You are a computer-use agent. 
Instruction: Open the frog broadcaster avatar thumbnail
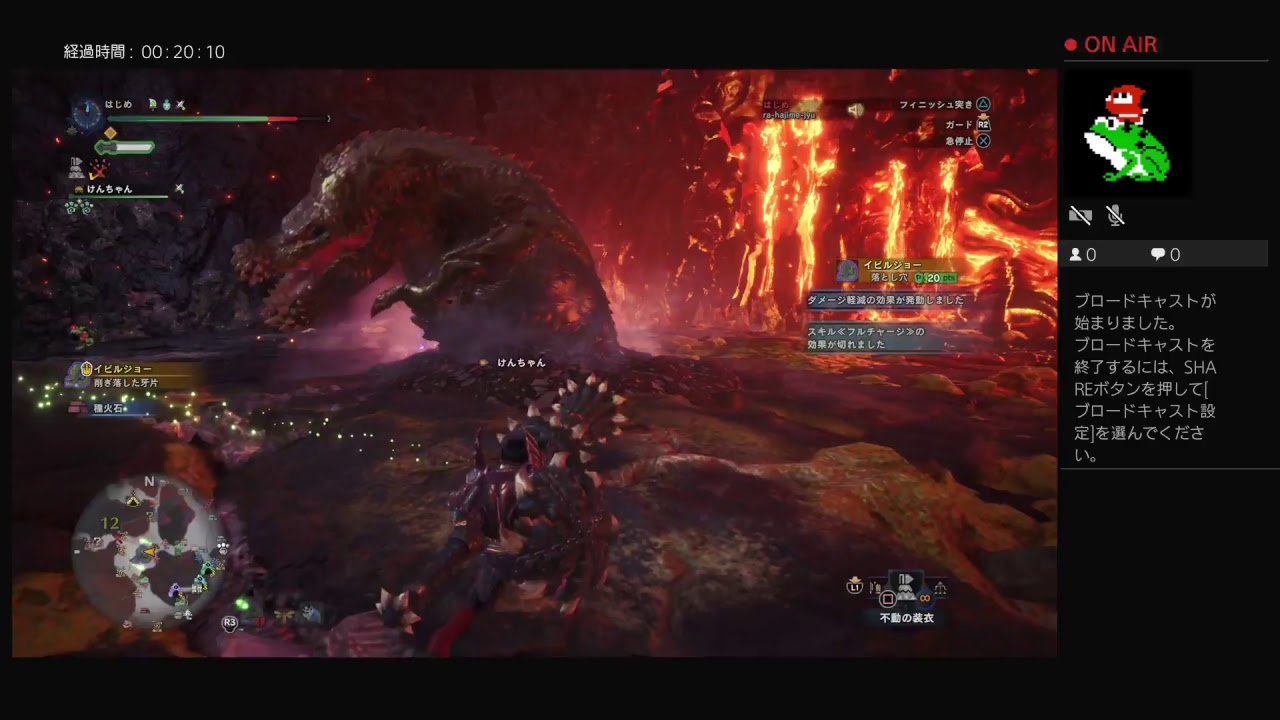click(1127, 134)
